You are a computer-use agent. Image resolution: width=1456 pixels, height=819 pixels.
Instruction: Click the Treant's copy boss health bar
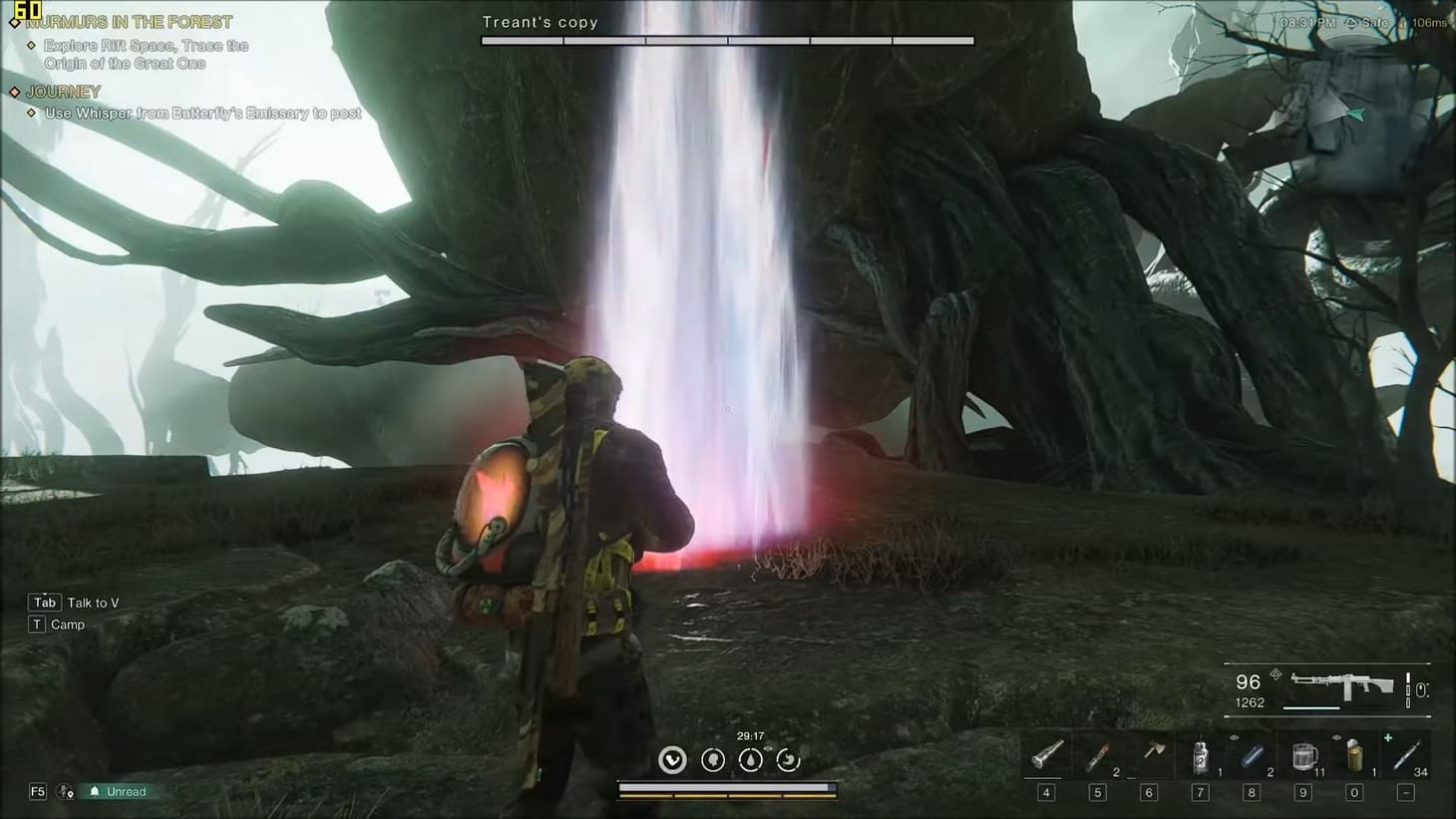(x=728, y=40)
